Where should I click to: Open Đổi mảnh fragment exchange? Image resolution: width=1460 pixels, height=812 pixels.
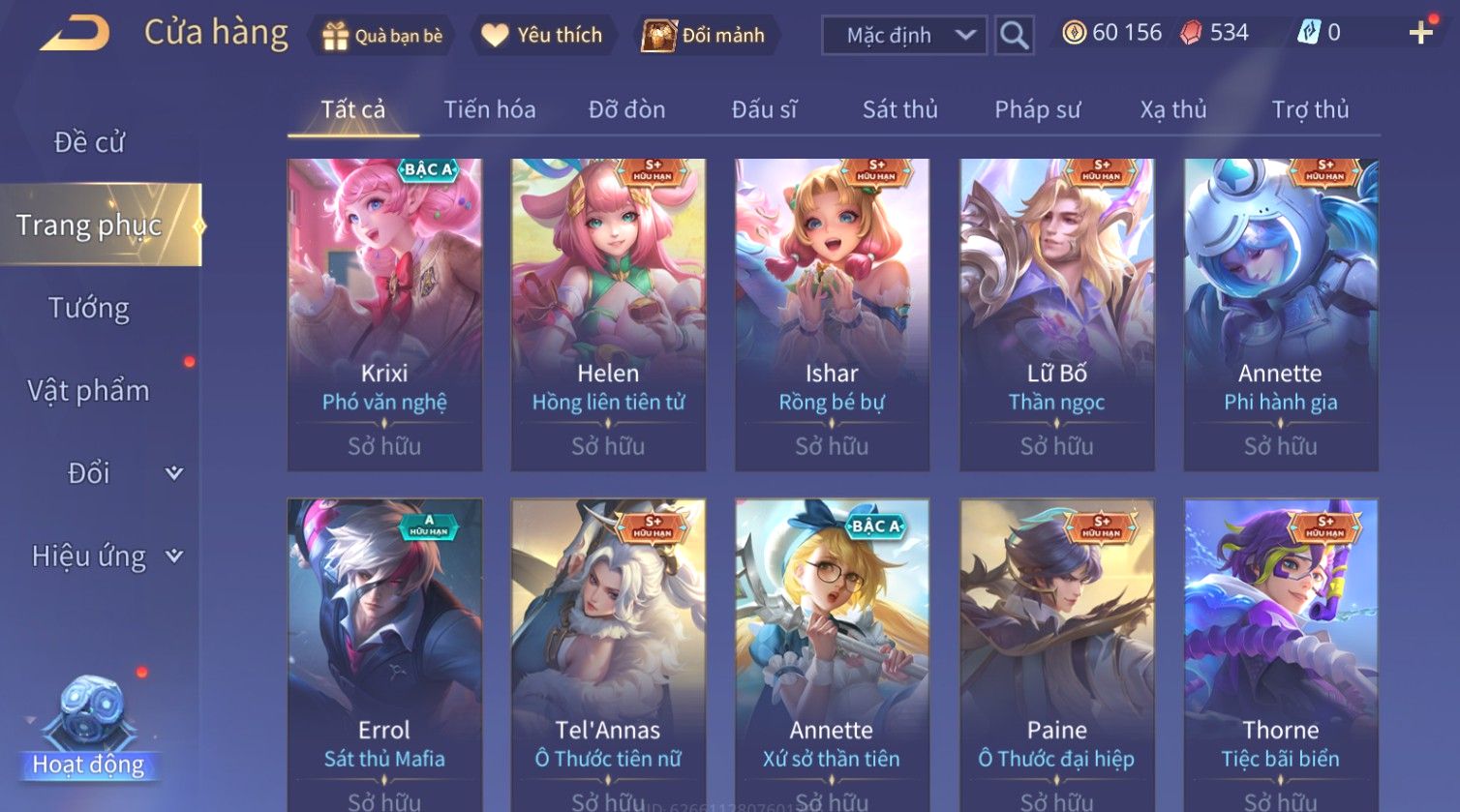705,36
